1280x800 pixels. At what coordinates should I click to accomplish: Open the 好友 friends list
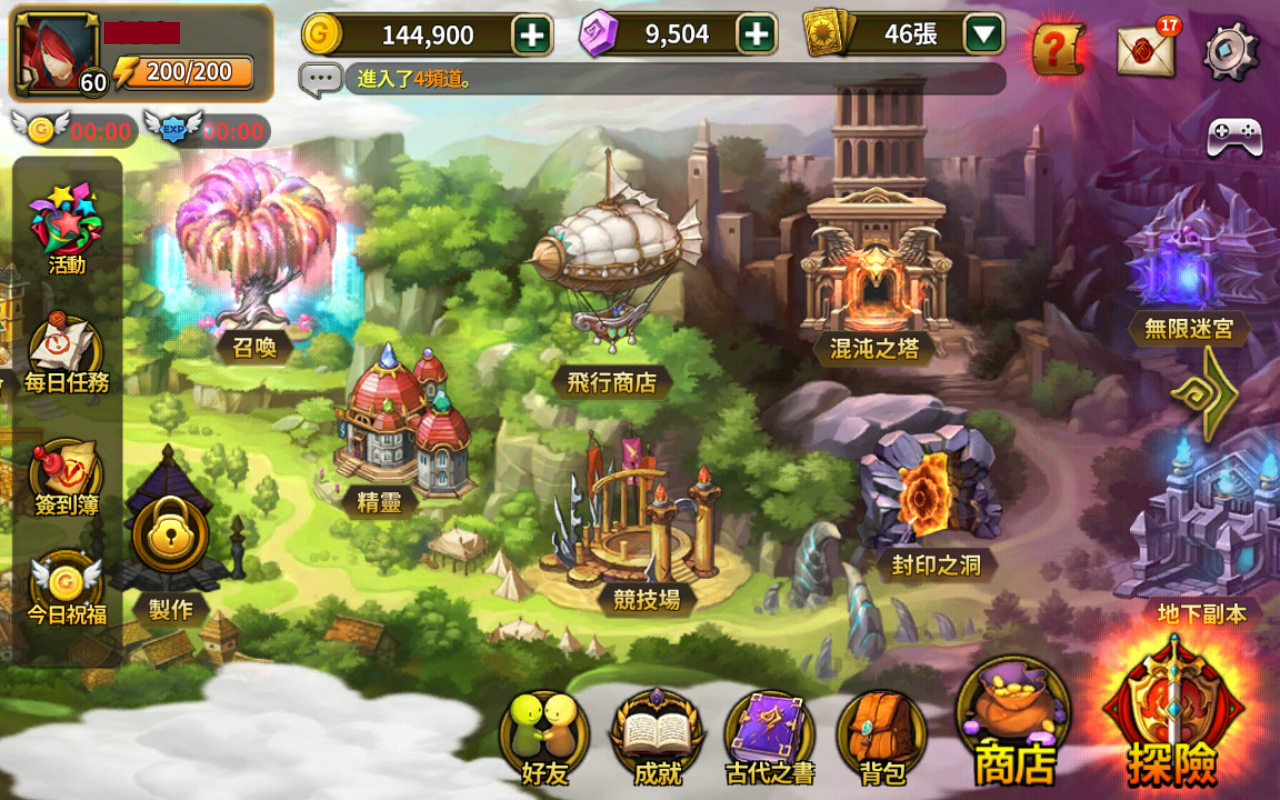pos(544,735)
